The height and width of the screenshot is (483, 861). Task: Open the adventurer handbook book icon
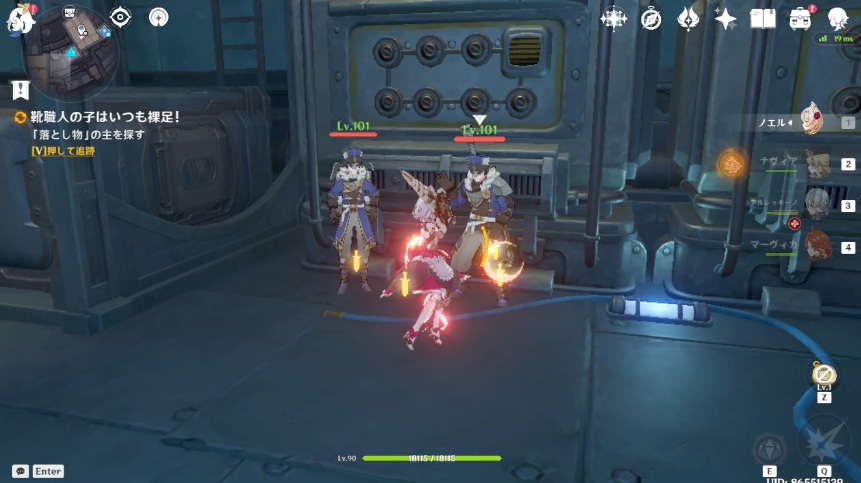click(763, 18)
